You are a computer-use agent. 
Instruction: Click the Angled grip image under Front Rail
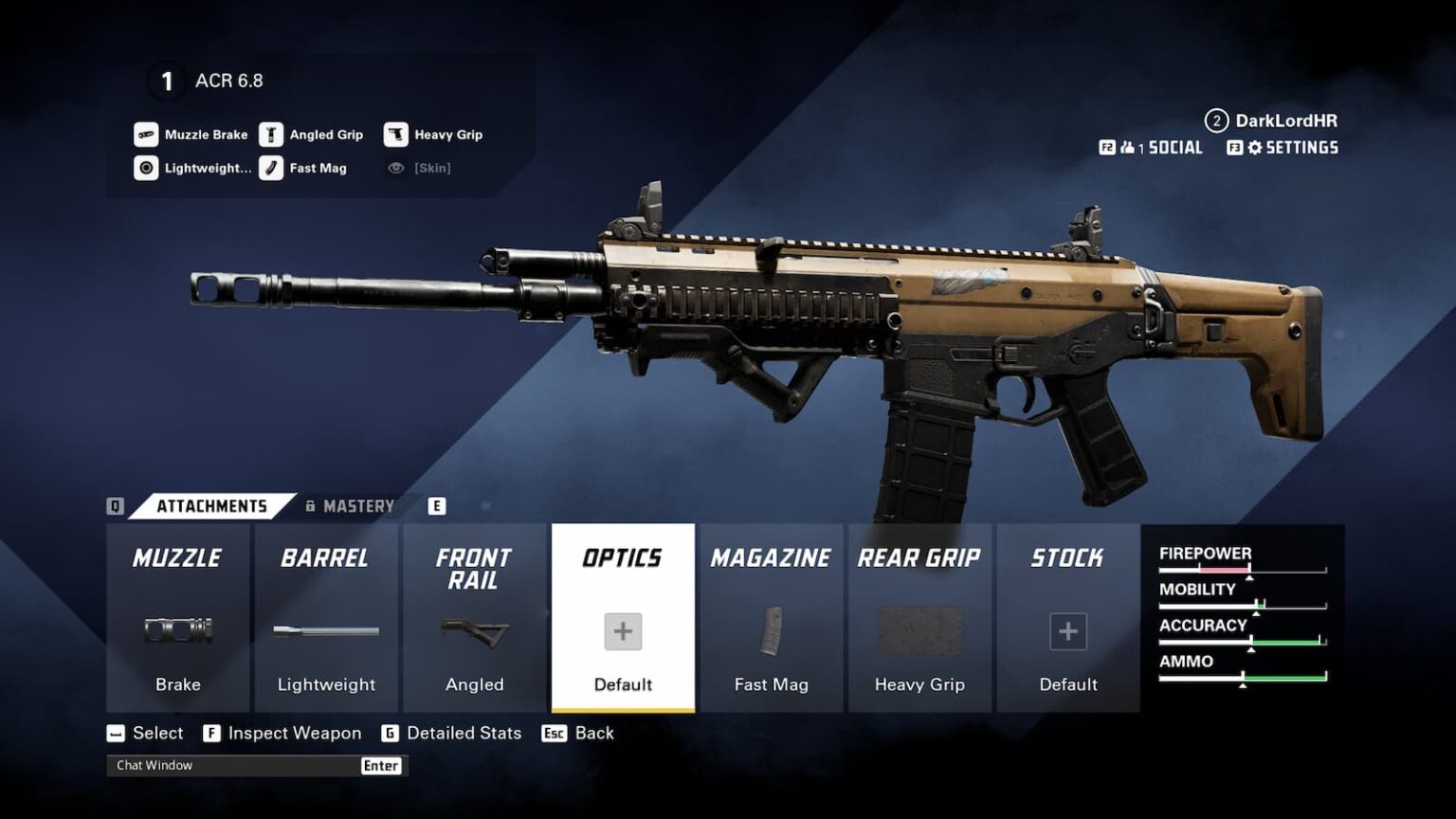coord(474,629)
